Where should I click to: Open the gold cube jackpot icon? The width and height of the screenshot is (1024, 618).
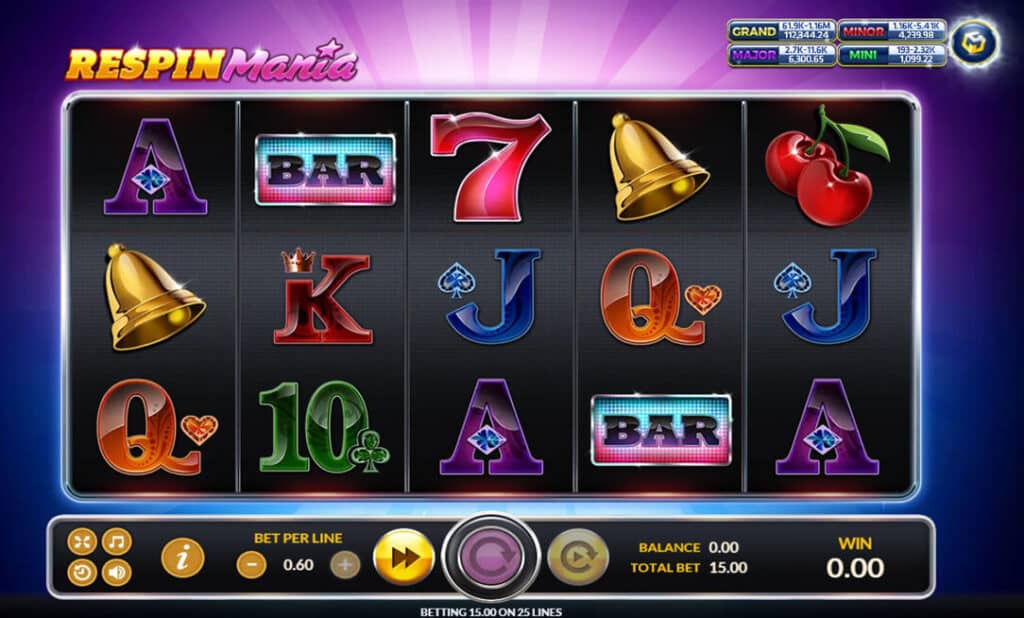pos(973,44)
